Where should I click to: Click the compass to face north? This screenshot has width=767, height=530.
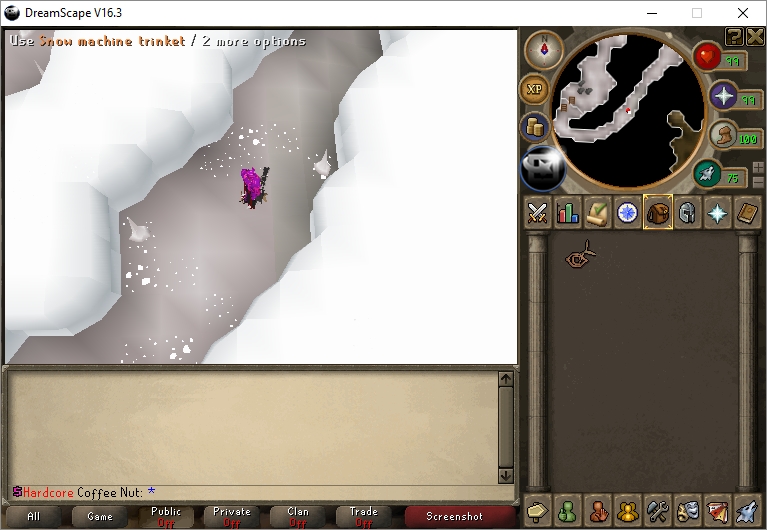click(x=544, y=48)
